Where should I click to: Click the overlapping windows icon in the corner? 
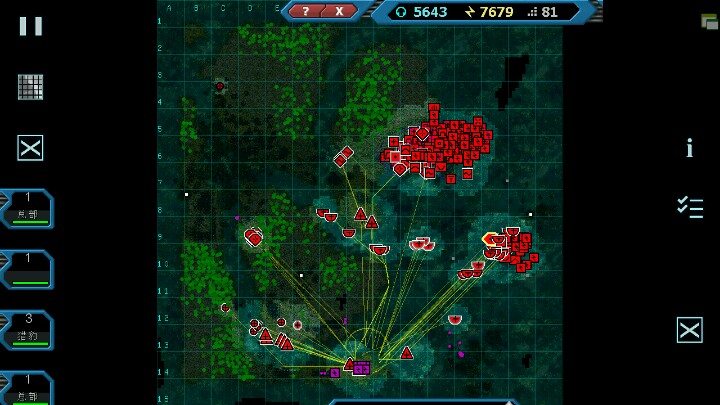(709, 21)
